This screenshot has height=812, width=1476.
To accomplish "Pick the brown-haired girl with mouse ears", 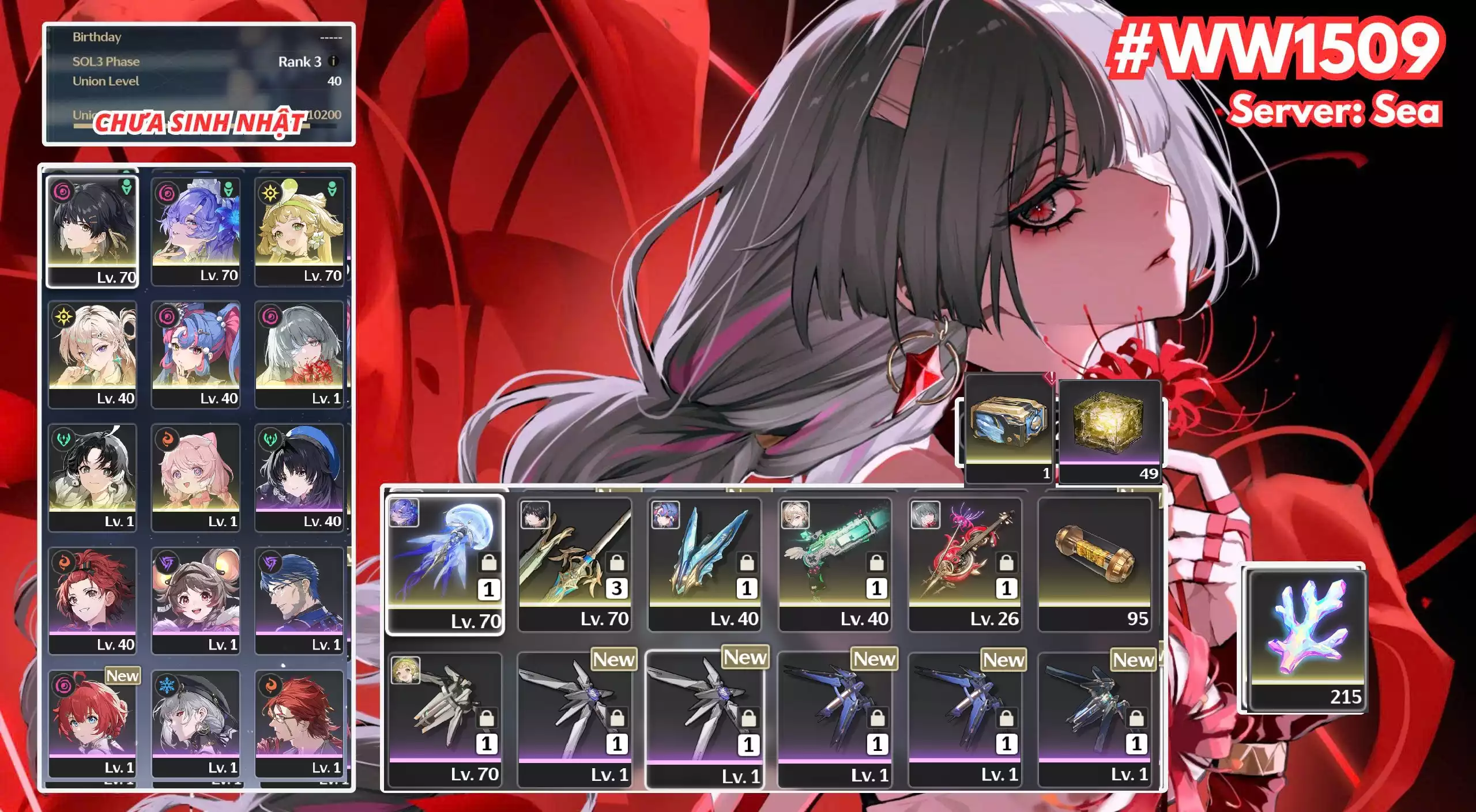I will pos(195,599).
